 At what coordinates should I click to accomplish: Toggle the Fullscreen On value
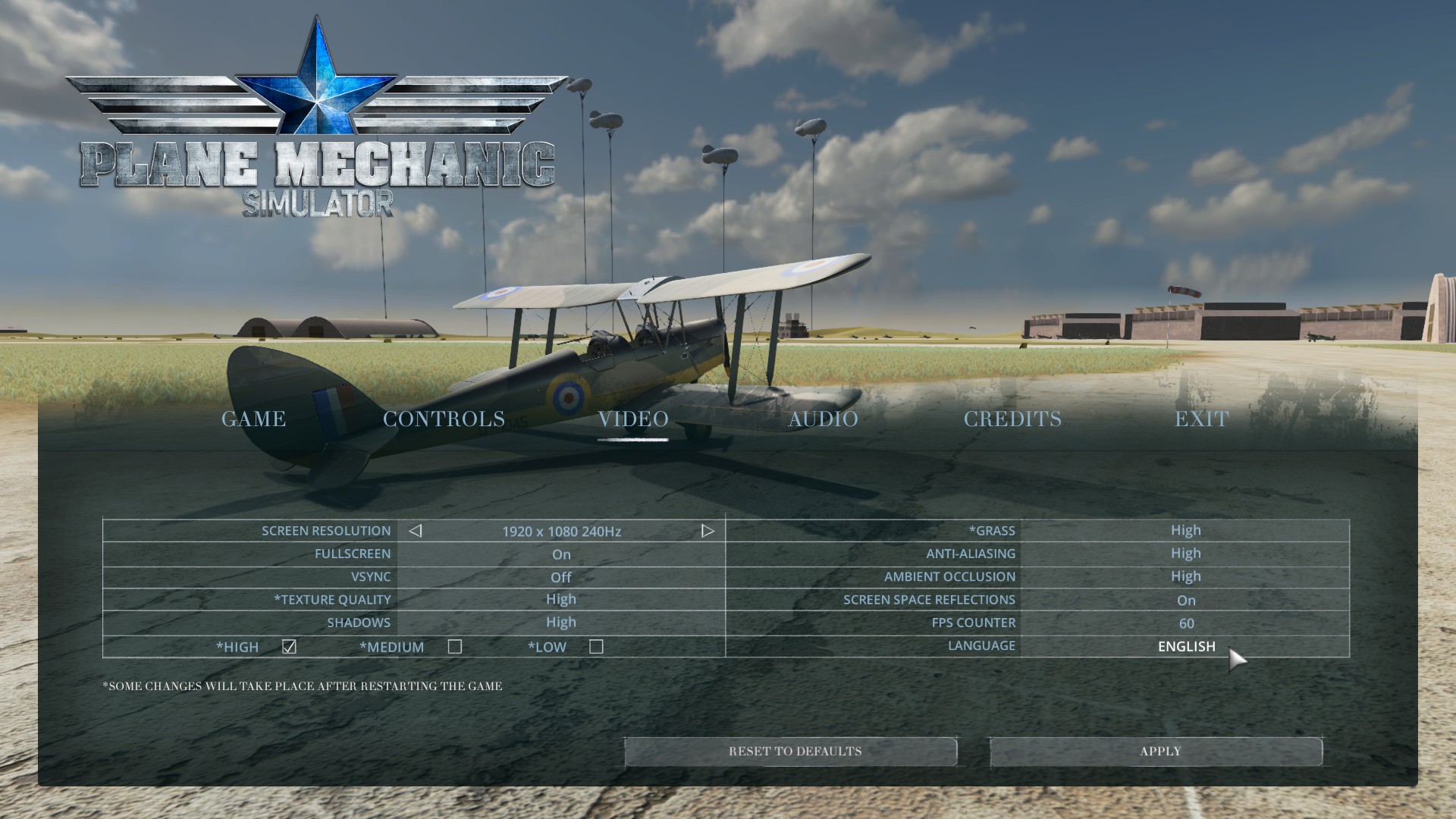click(561, 554)
